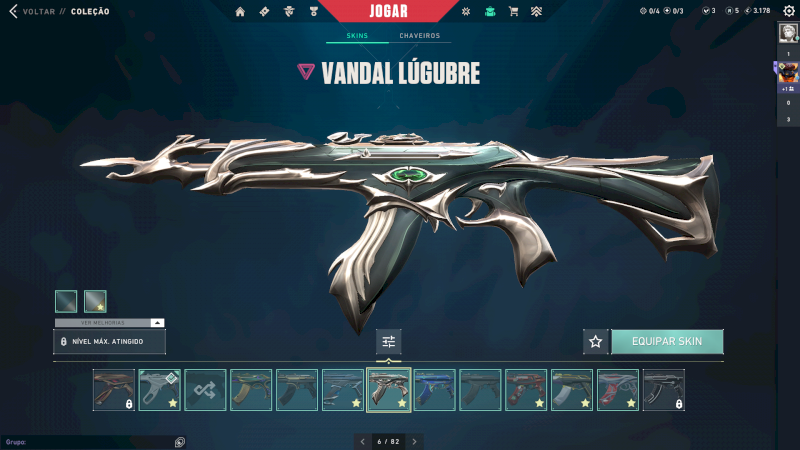Open the home icon in top bar
This screenshot has height=450, width=800.
pos(240,11)
